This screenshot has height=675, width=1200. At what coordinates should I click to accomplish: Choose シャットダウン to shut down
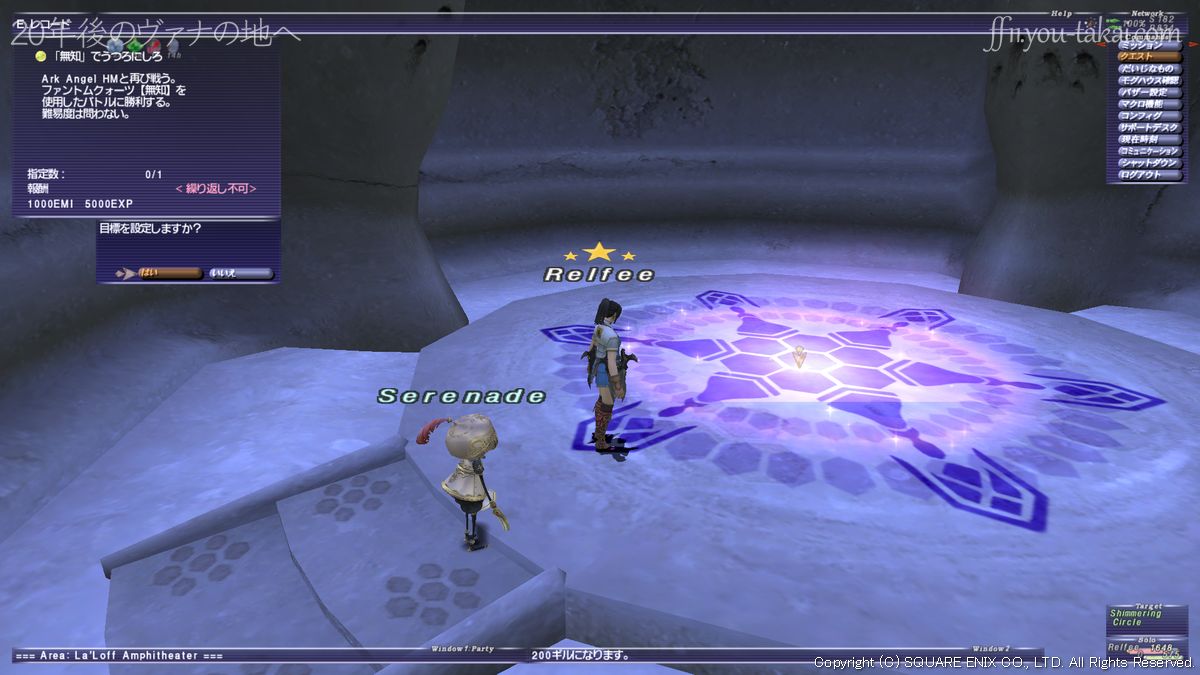tap(1148, 163)
